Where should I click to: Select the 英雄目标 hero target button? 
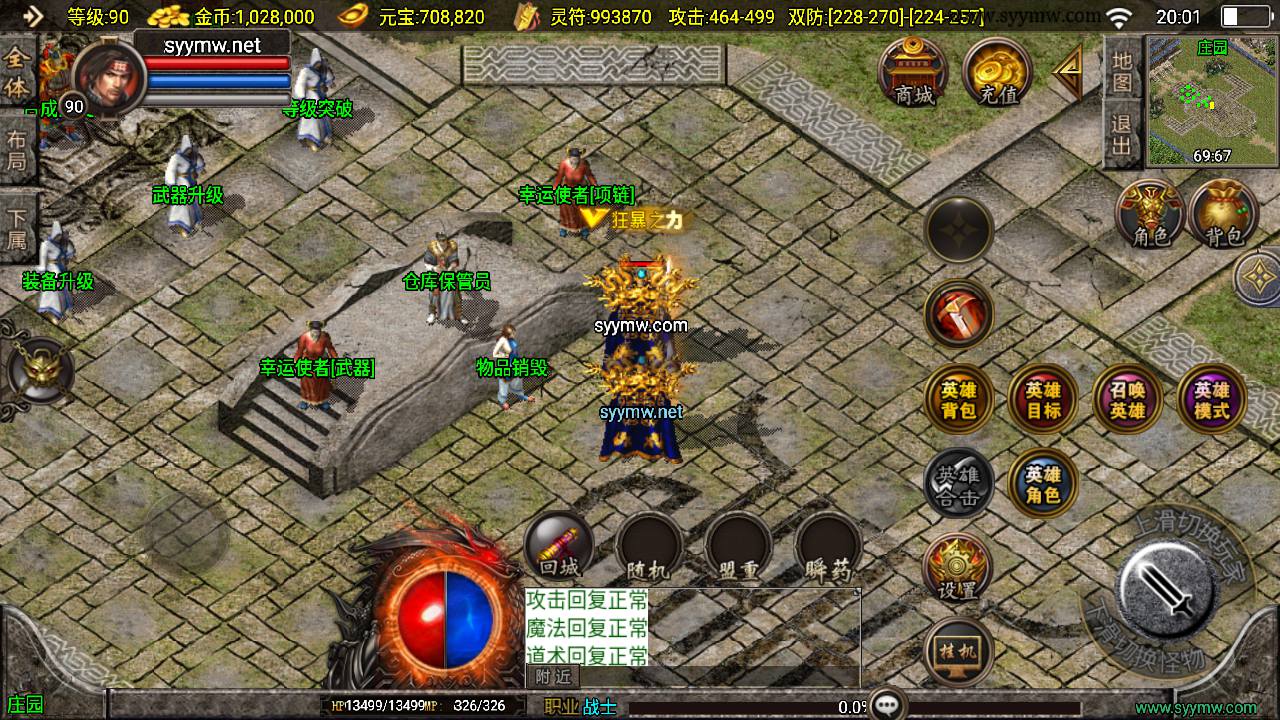point(1043,400)
